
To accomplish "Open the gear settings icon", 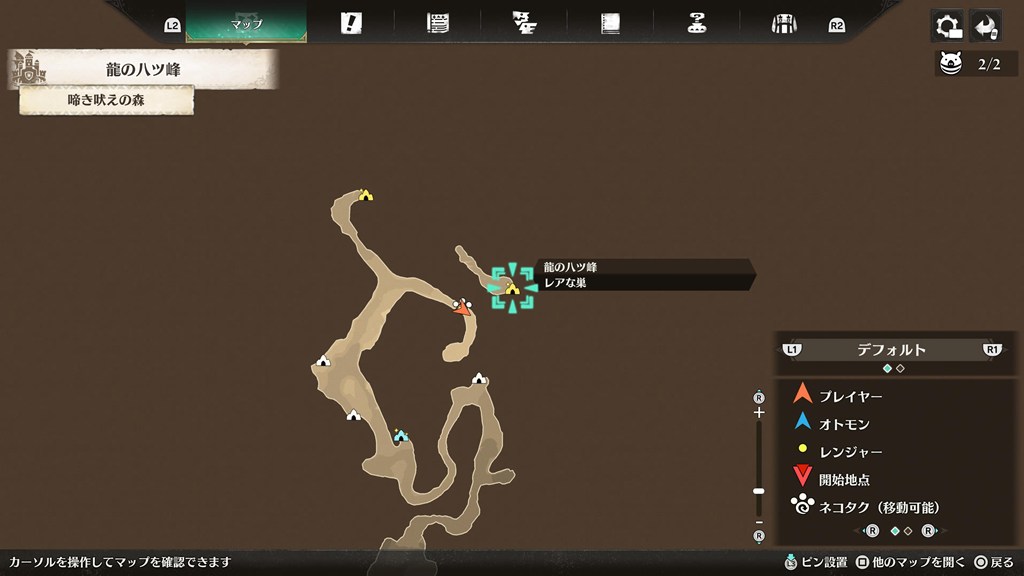I will click(x=946, y=25).
